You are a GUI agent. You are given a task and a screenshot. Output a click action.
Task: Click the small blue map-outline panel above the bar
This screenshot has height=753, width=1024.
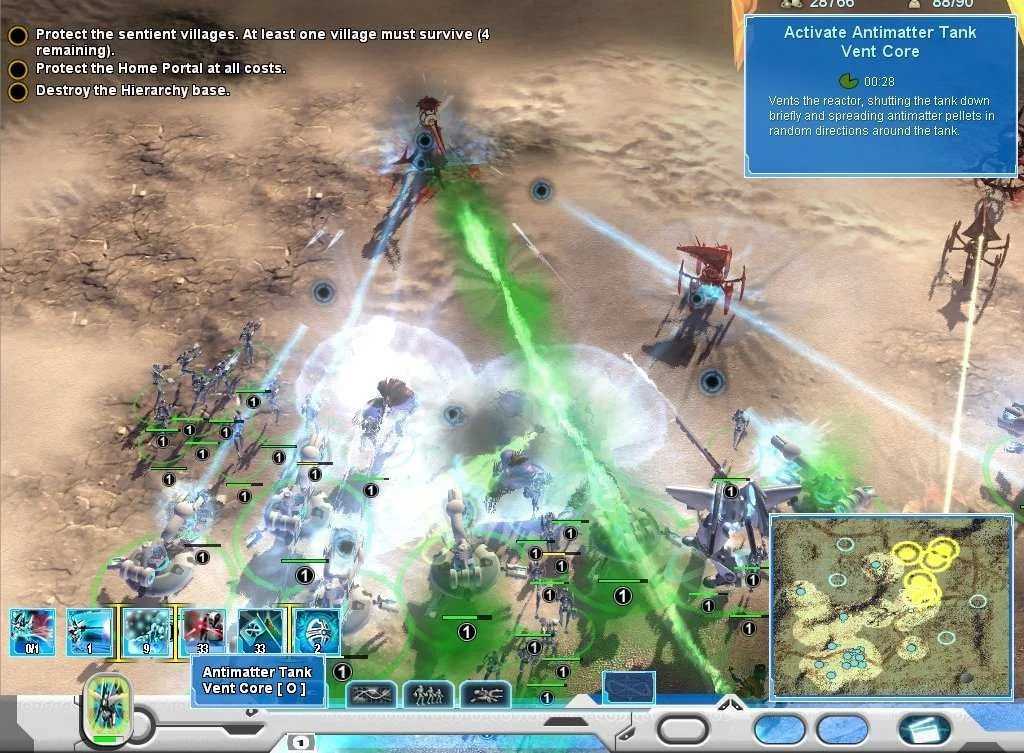629,687
